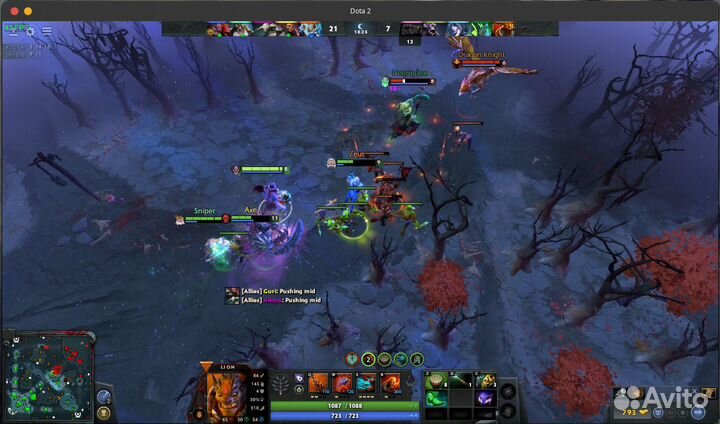Viewport: 720px width, 424px height.
Task: Activate the Finger of Death ultimate
Action: (x=392, y=383)
